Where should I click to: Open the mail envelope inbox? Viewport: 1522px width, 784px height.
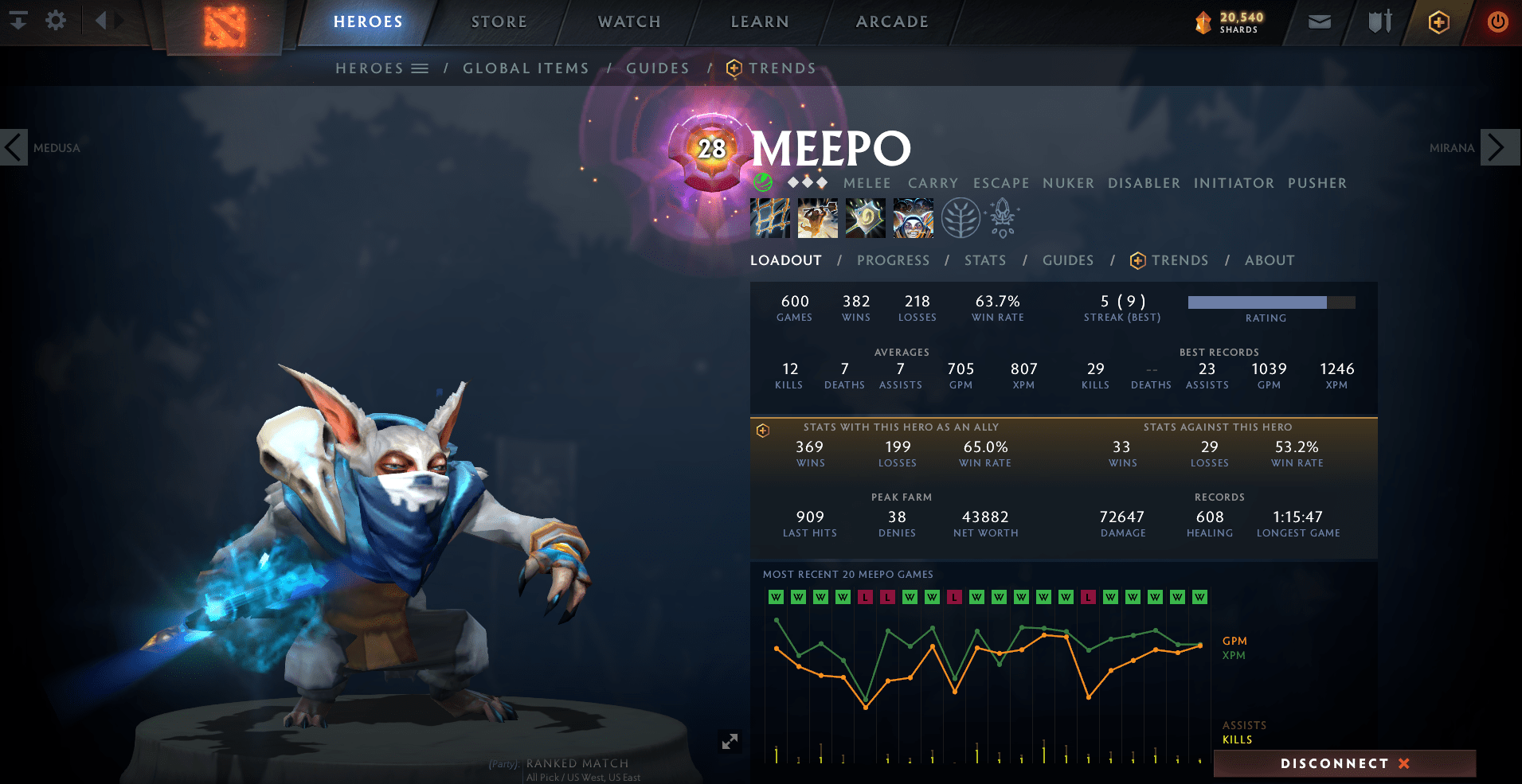[x=1319, y=22]
